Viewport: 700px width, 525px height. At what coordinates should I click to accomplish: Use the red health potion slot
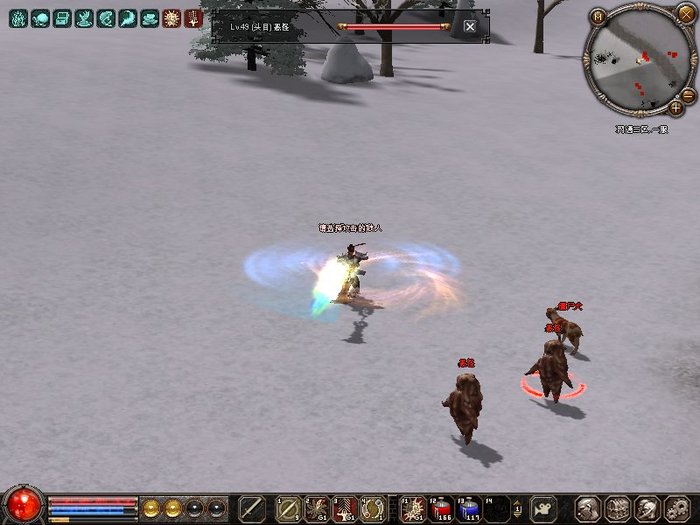coord(441,508)
